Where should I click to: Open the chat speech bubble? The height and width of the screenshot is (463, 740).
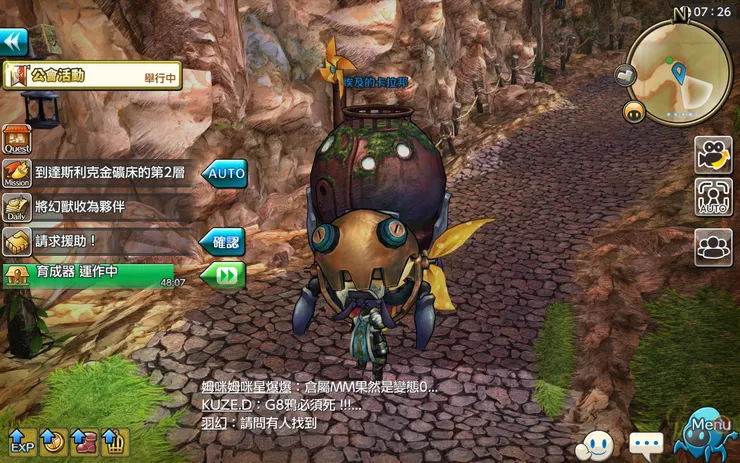646,443
